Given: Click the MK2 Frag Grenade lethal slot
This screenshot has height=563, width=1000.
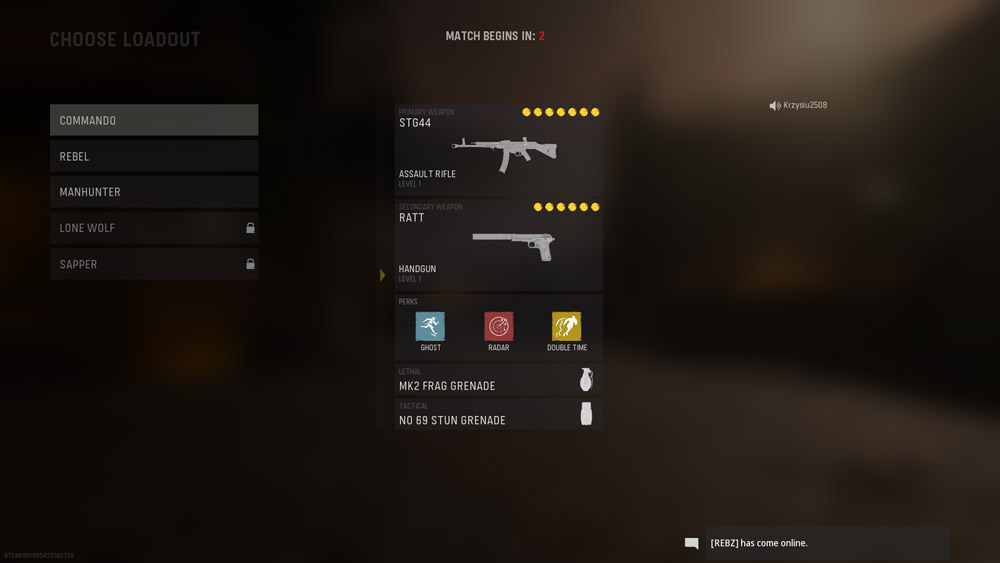Looking at the screenshot, I should (499, 380).
